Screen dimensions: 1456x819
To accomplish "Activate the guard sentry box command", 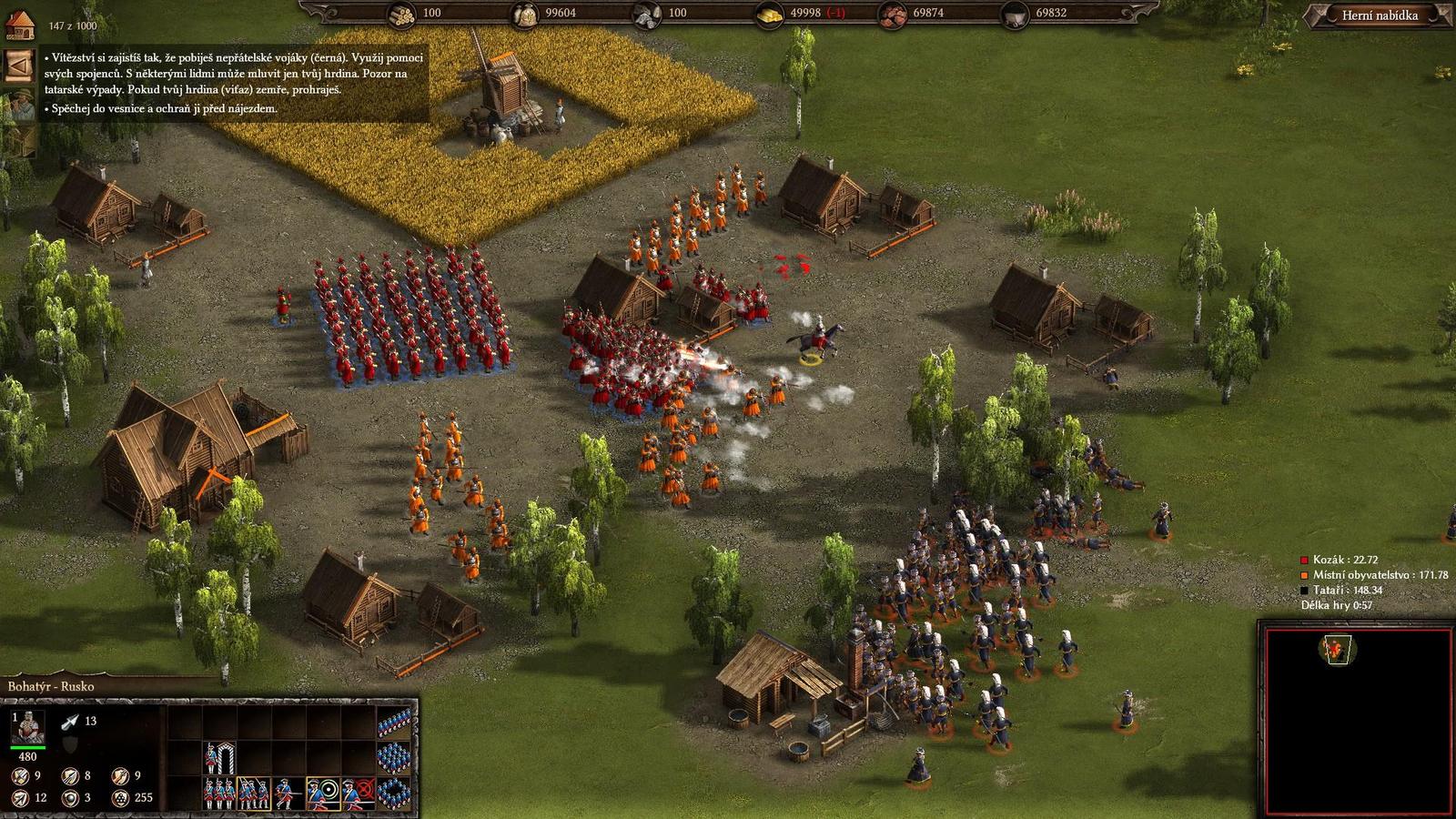I will point(218,757).
